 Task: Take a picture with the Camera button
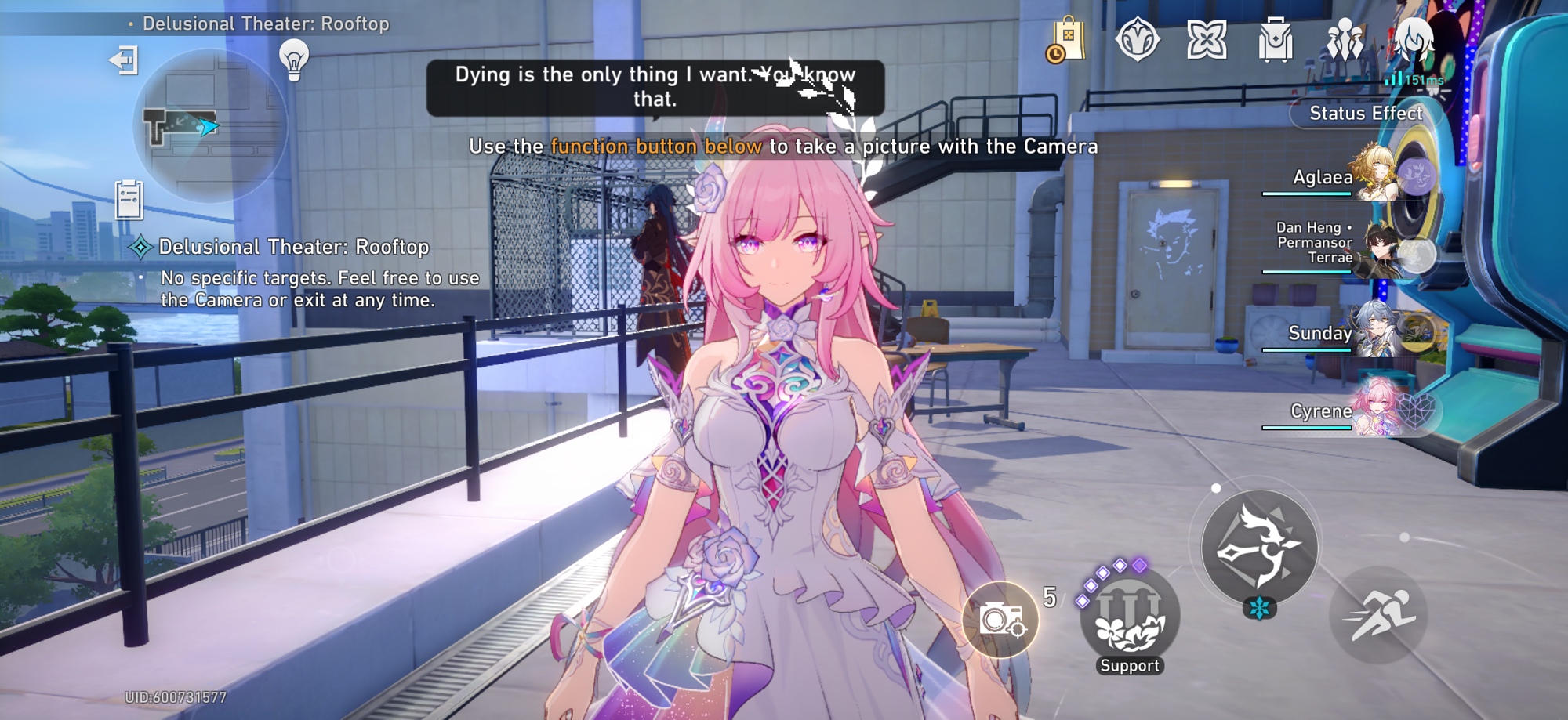(1000, 620)
